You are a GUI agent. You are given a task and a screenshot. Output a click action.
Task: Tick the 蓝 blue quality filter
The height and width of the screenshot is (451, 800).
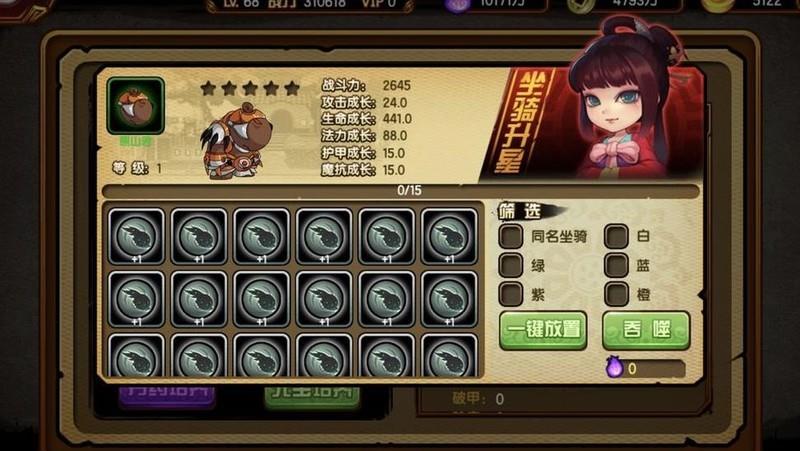point(617,266)
